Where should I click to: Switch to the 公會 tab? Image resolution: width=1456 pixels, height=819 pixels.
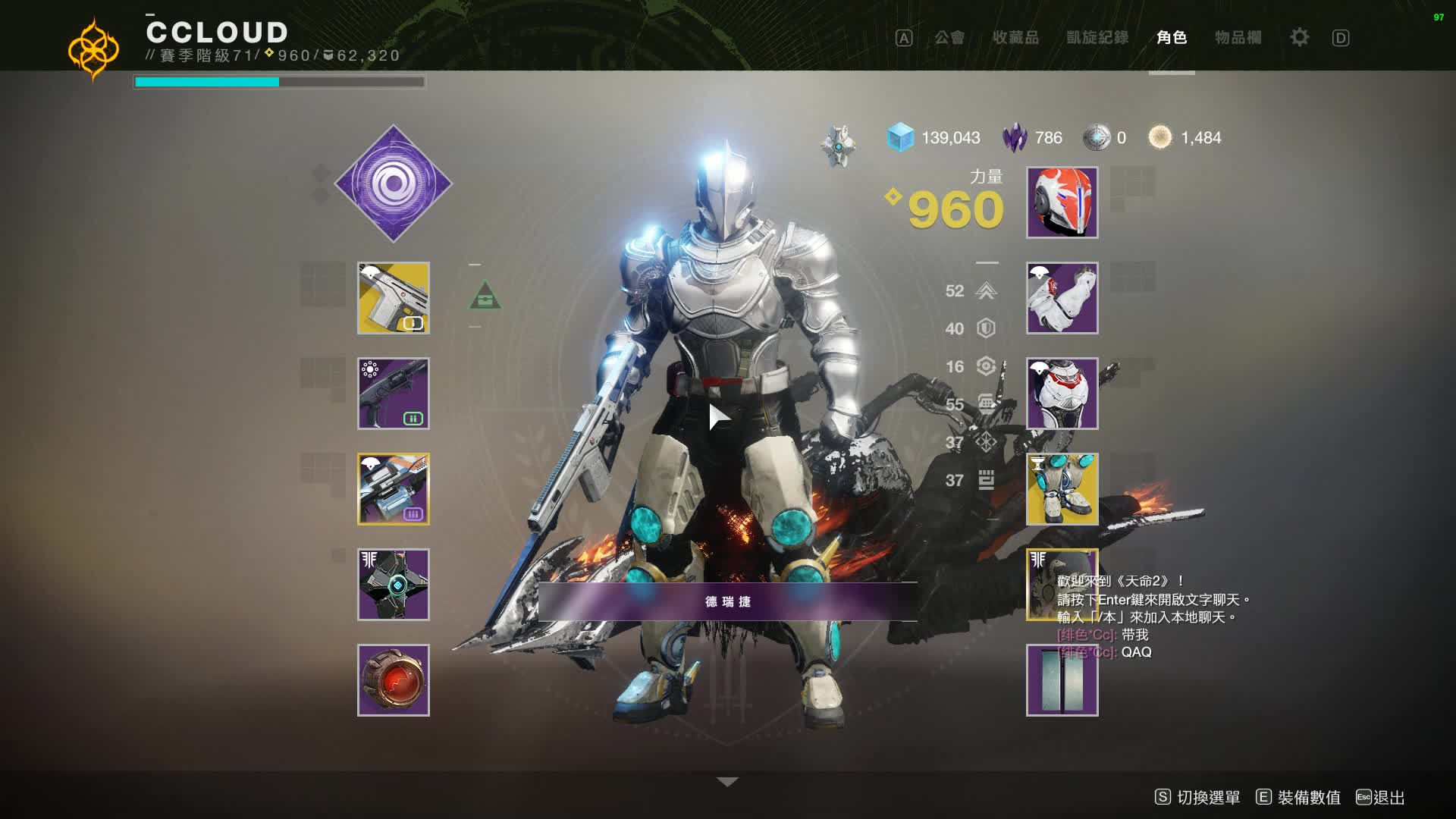pyautogui.click(x=949, y=38)
